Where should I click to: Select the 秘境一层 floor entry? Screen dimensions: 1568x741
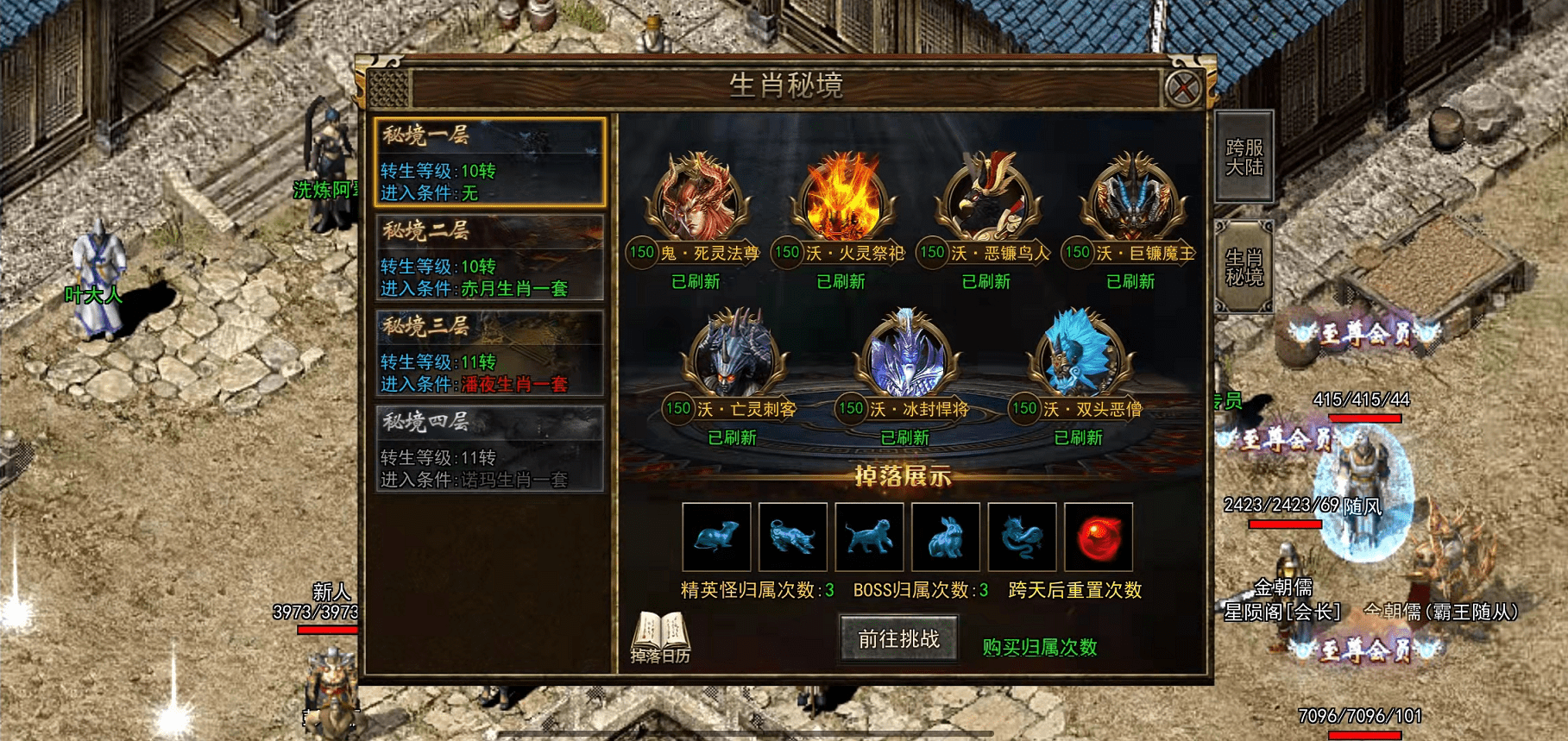pyautogui.click(x=489, y=162)
